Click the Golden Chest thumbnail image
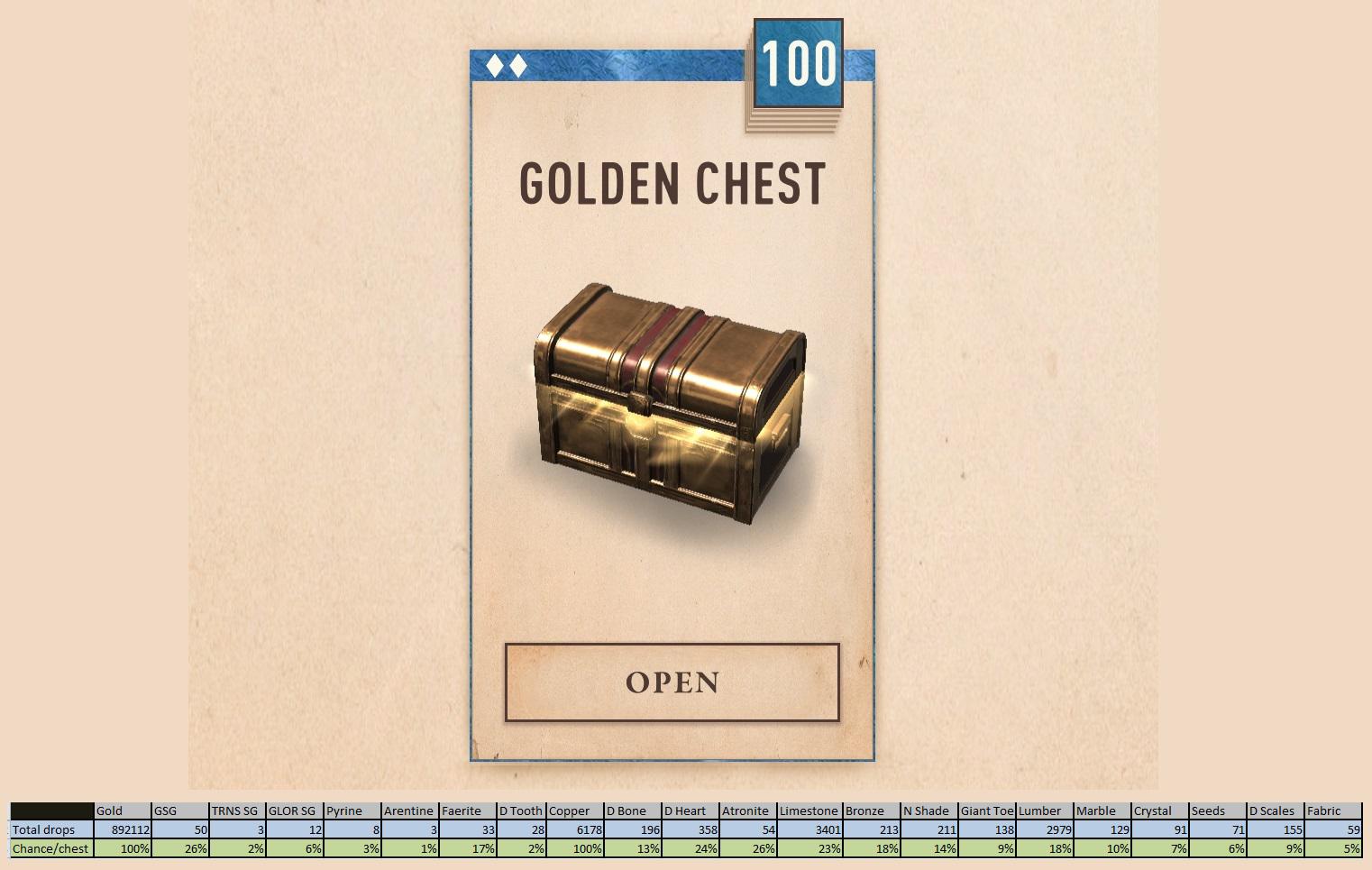Screen dimensions: 1372x870 point(672,406)
